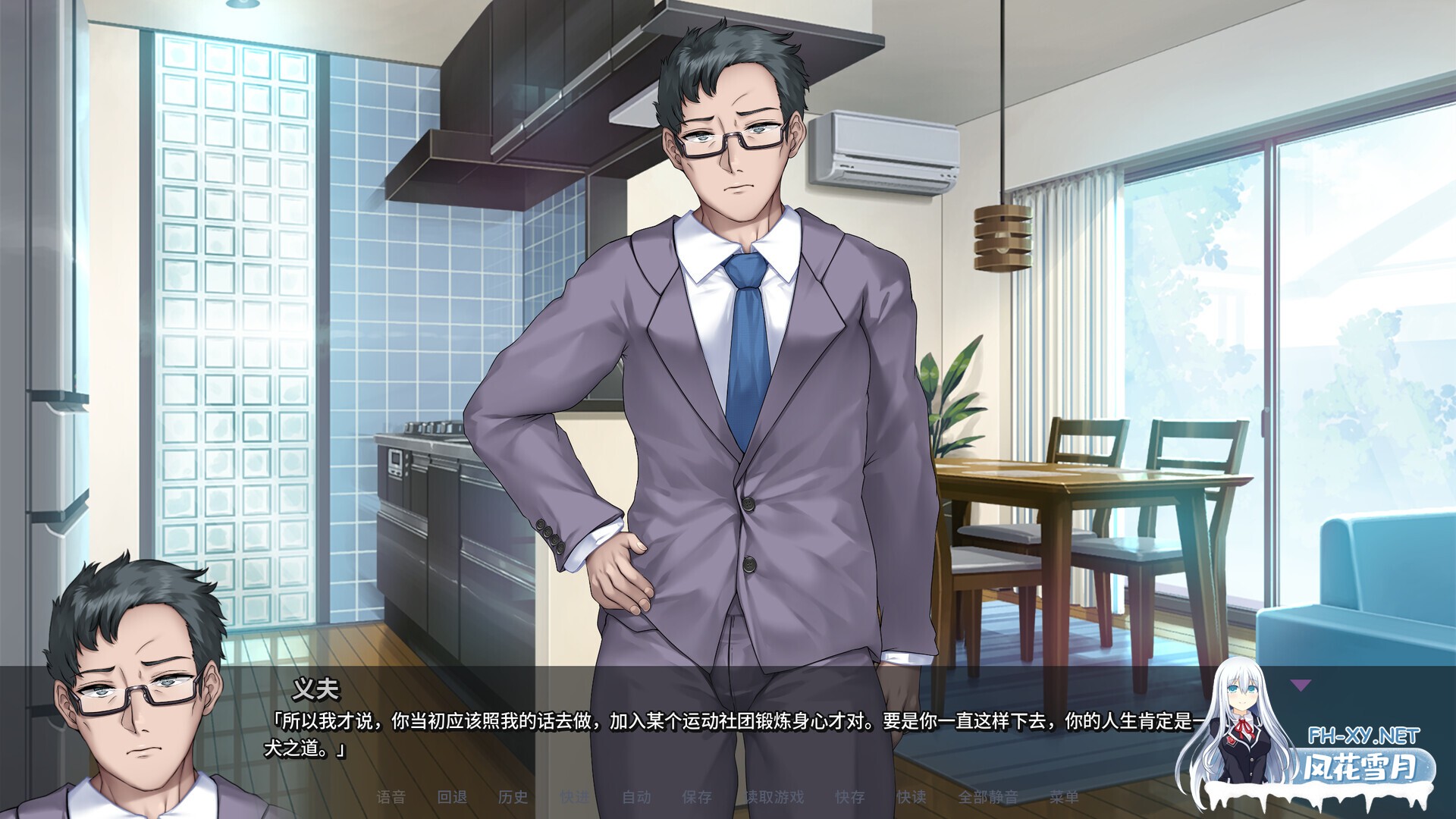Viewport: 1456px width, 819px height.
Task: Trigger 快存 quick save
Action: (x=851, y=796)
